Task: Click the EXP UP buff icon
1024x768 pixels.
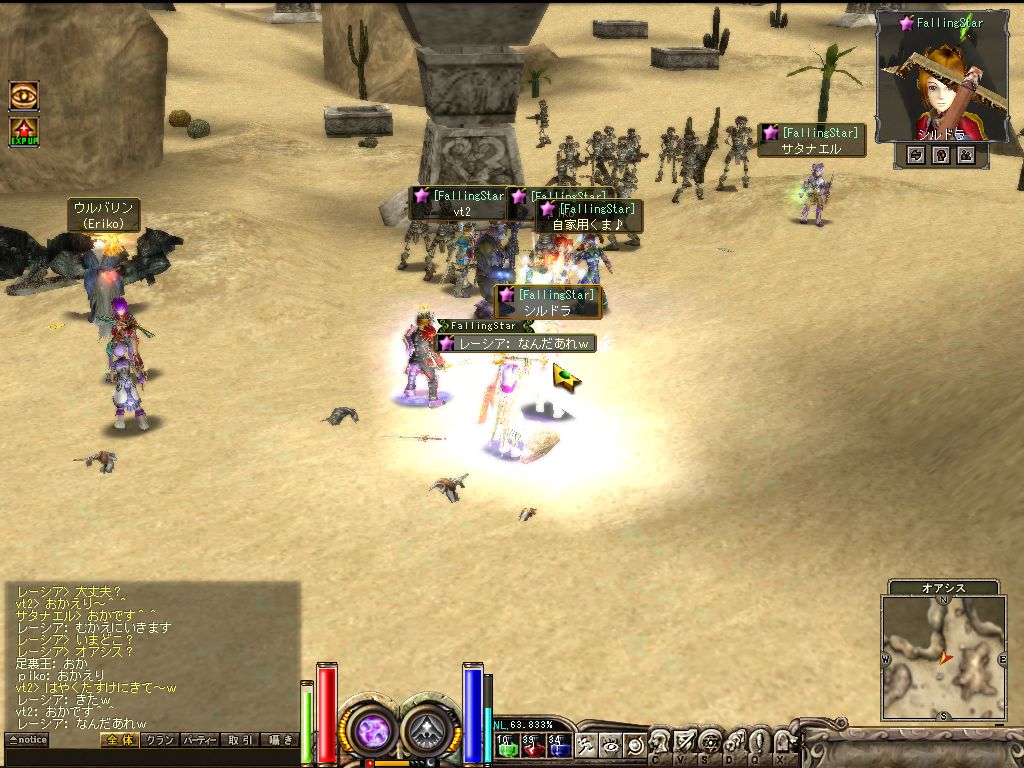Action: 24,132
